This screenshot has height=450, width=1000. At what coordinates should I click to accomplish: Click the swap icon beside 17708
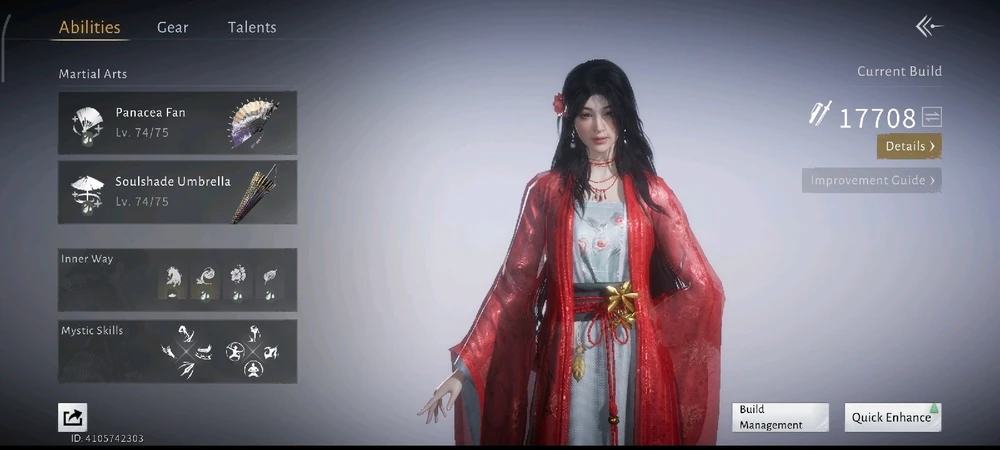click(x=932, y=118)
